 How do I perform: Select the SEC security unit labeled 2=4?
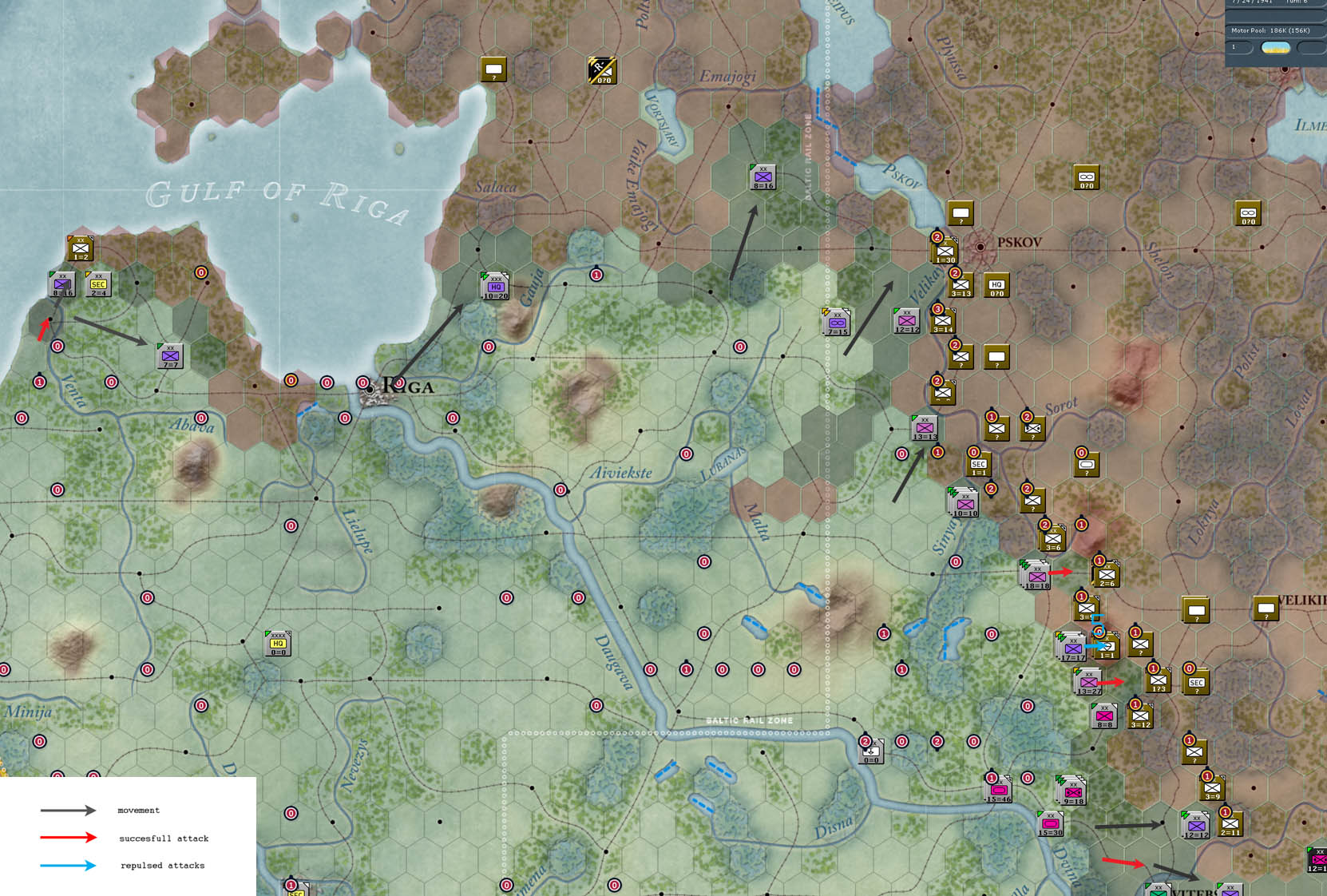point(97,283)
